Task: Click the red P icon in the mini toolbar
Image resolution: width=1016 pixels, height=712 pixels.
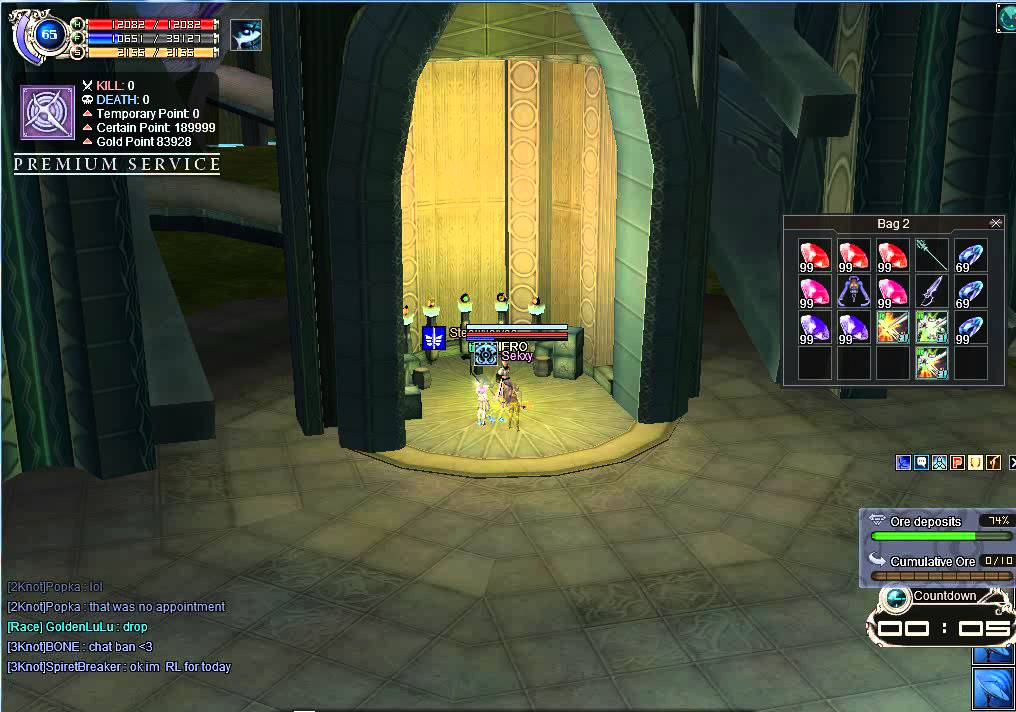Action: pos(957,462)
